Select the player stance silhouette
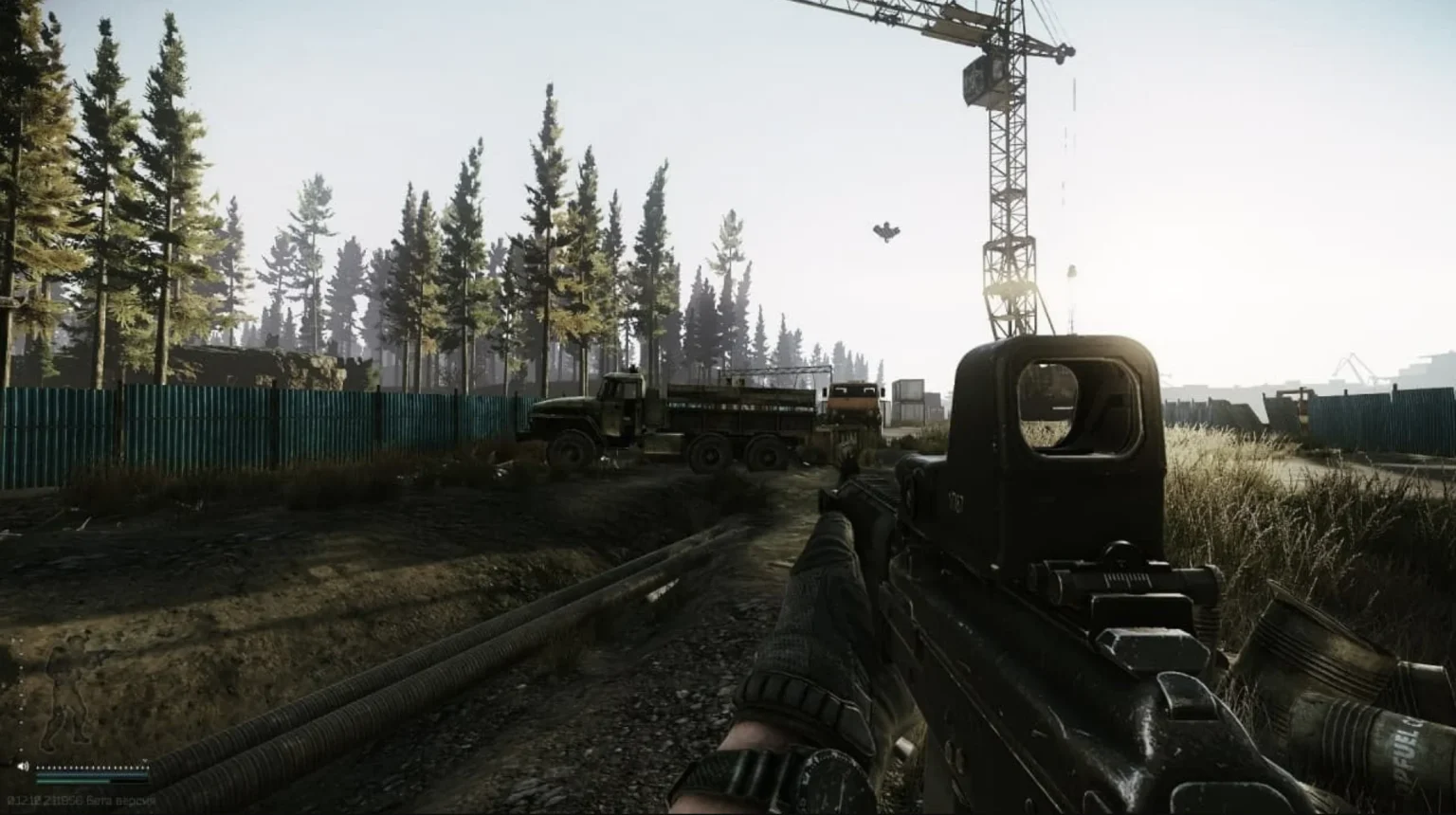Image resolution: width=1456 pixels, height=815 pixels. coord(64,694)
